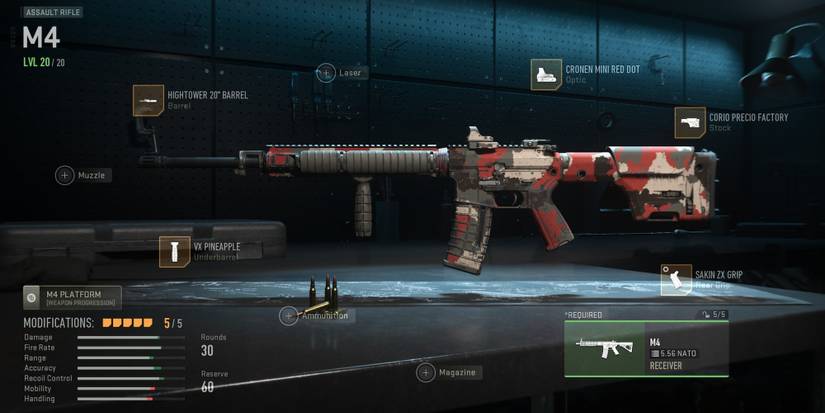Open the M4 Platform weapon progression
Image resolution: width=825 pixels, height=413 pixels.
click(x=72, y=297)
